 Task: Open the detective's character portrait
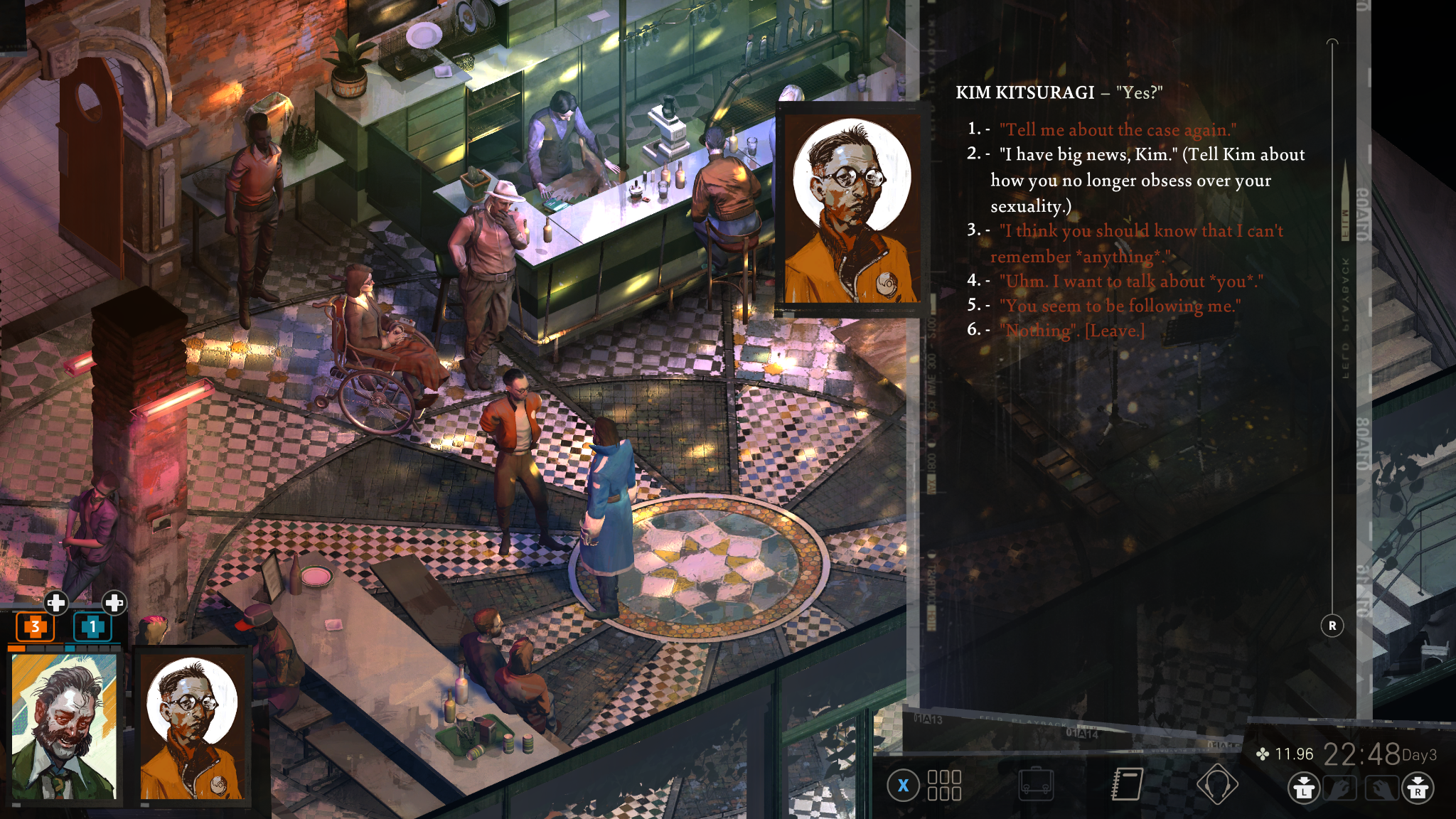point(64,727)
